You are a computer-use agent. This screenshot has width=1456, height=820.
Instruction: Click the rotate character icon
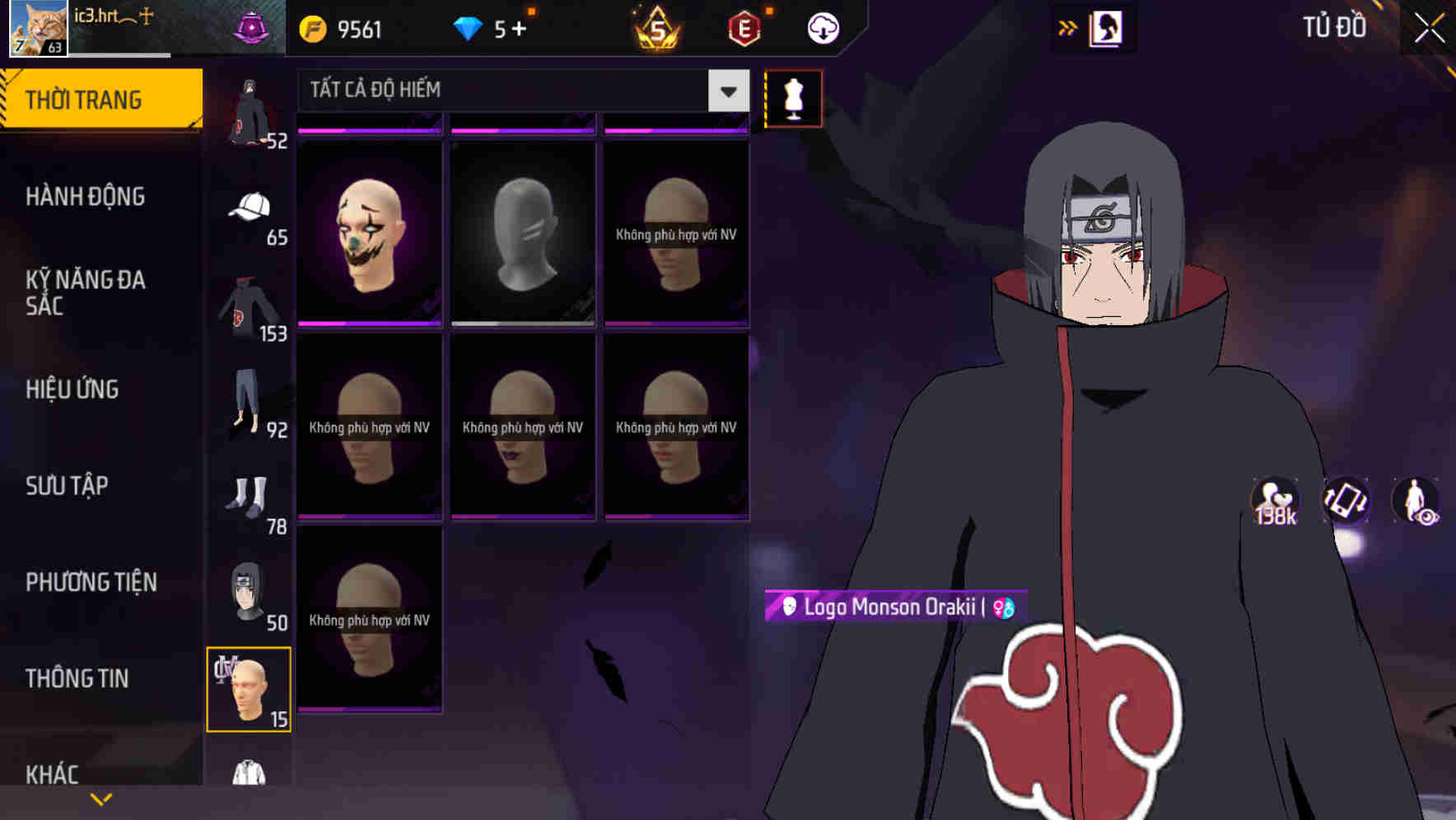(1344, 502)
